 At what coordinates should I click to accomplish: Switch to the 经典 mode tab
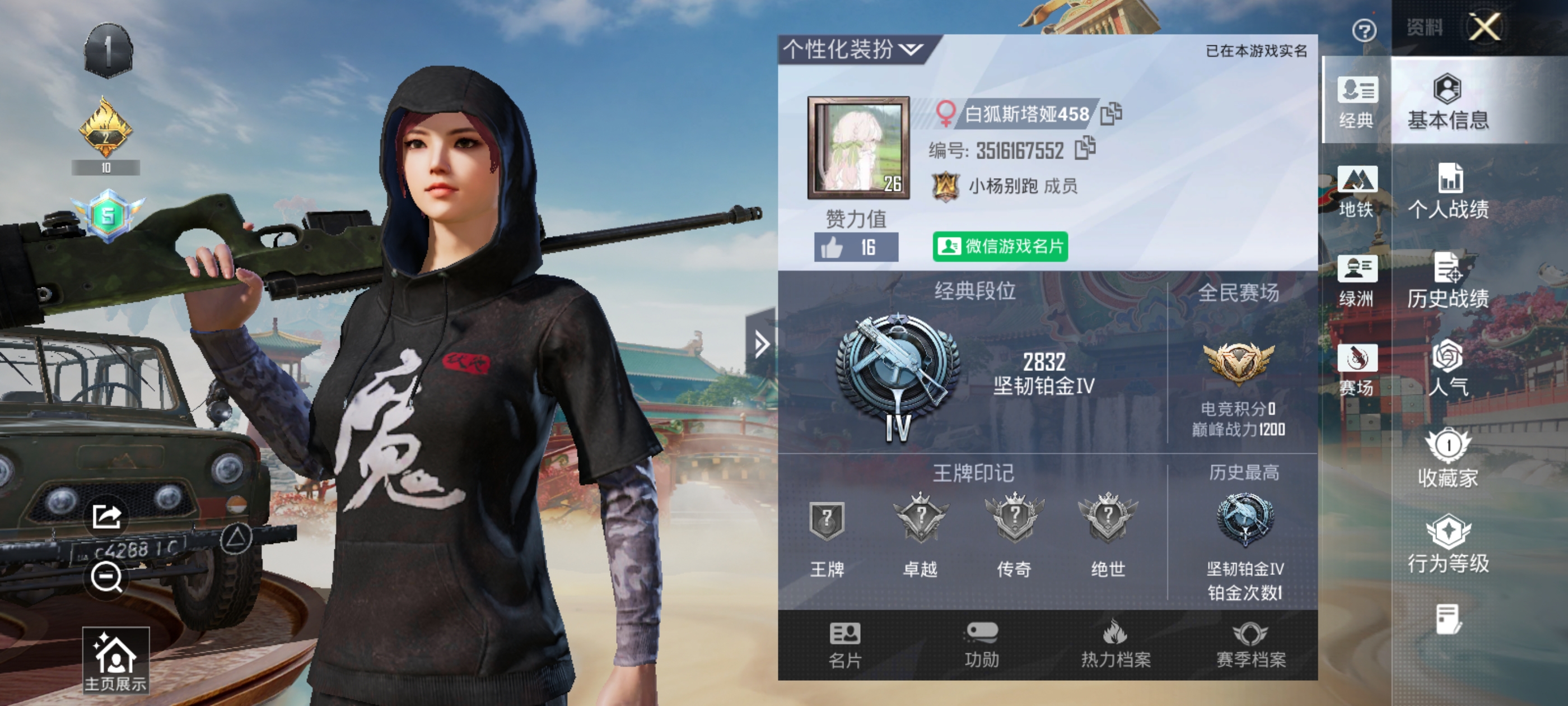pyautogui.click(x=1356, y=102)
